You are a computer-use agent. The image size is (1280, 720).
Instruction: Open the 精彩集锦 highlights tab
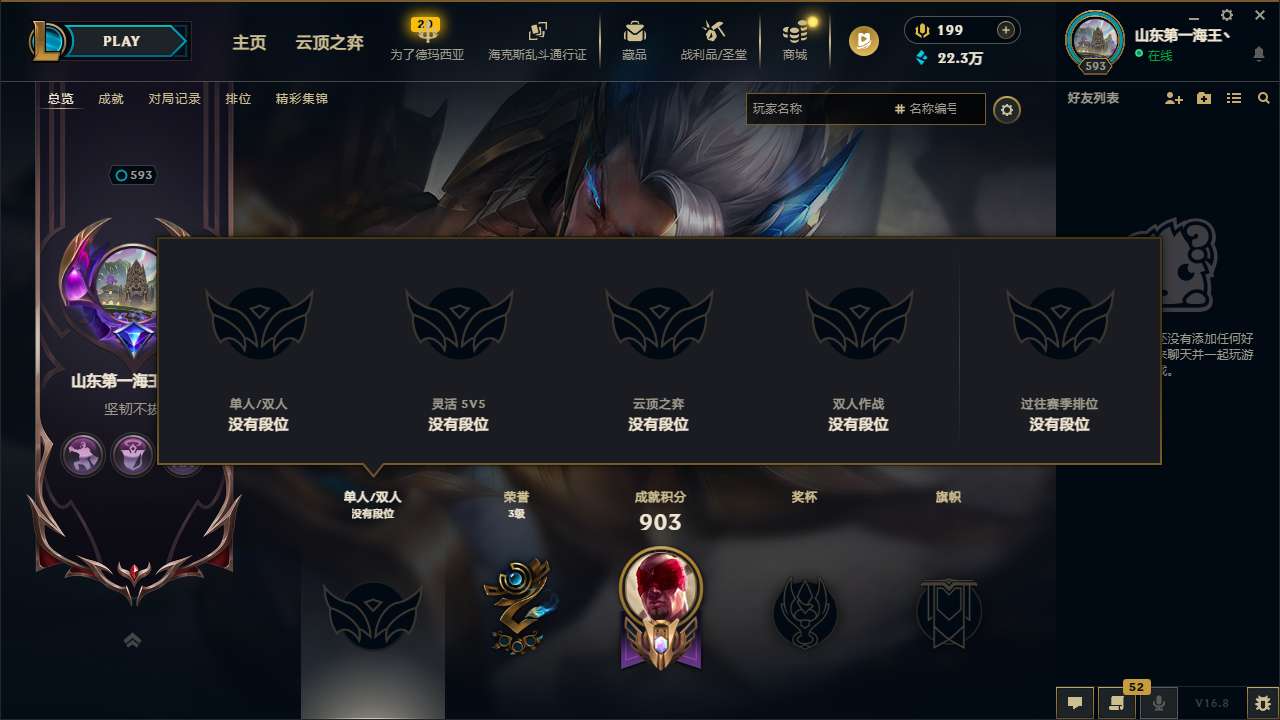(304, 98)
